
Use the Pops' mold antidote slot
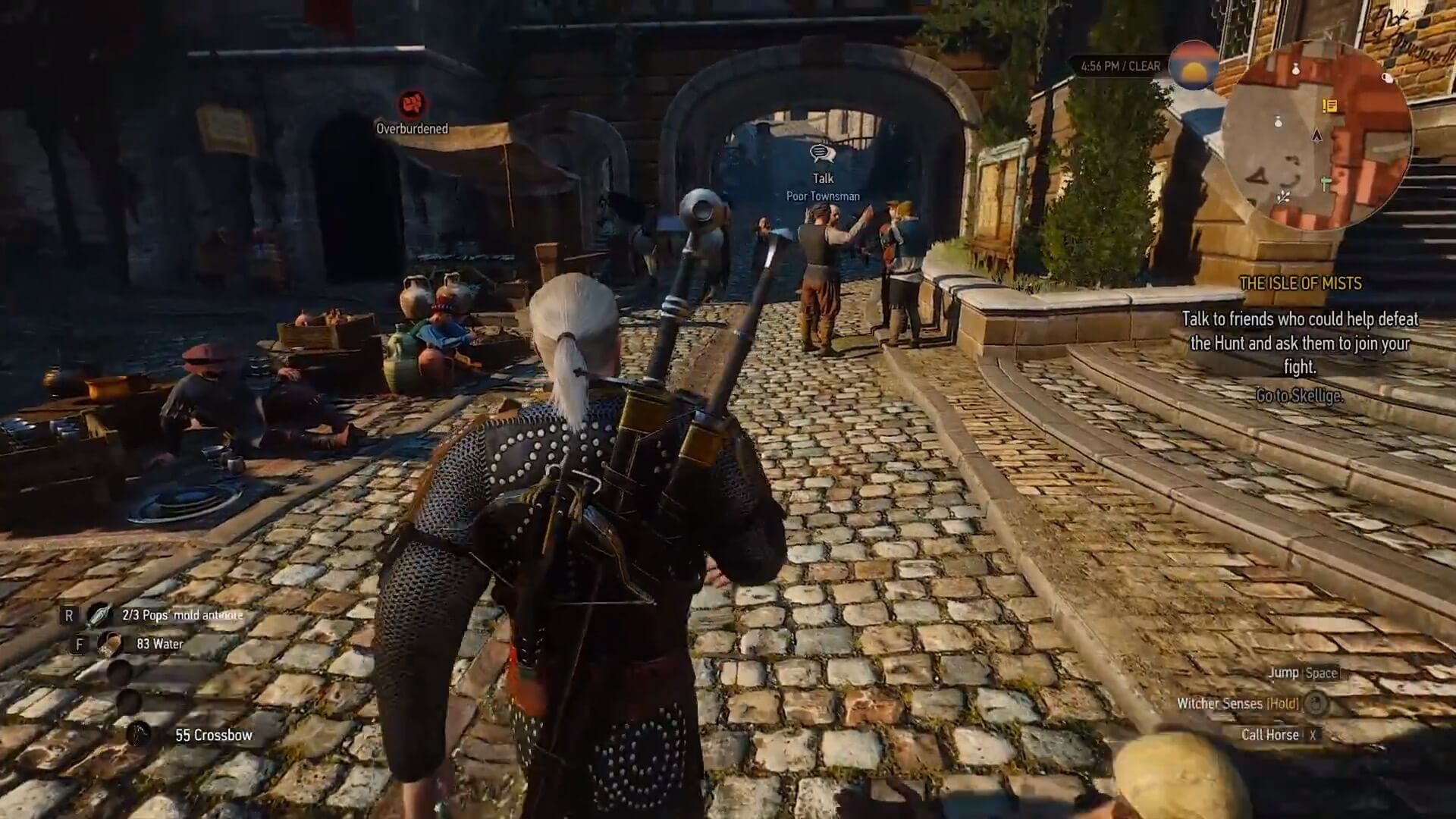click(x=99, y=615)
